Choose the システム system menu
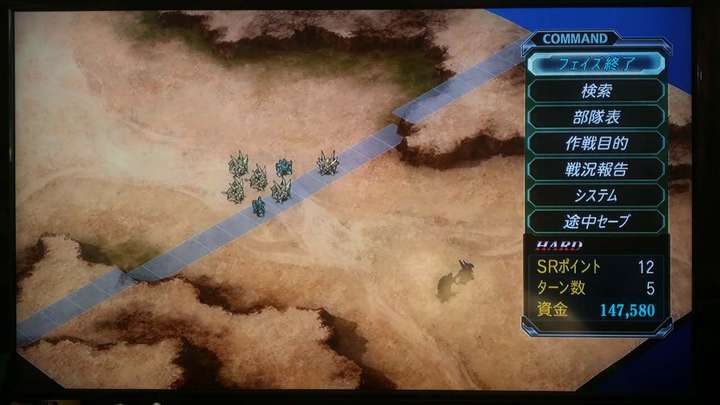Image resolution: width=720 pixels, height=405 pixels. (x=597, y=195)
